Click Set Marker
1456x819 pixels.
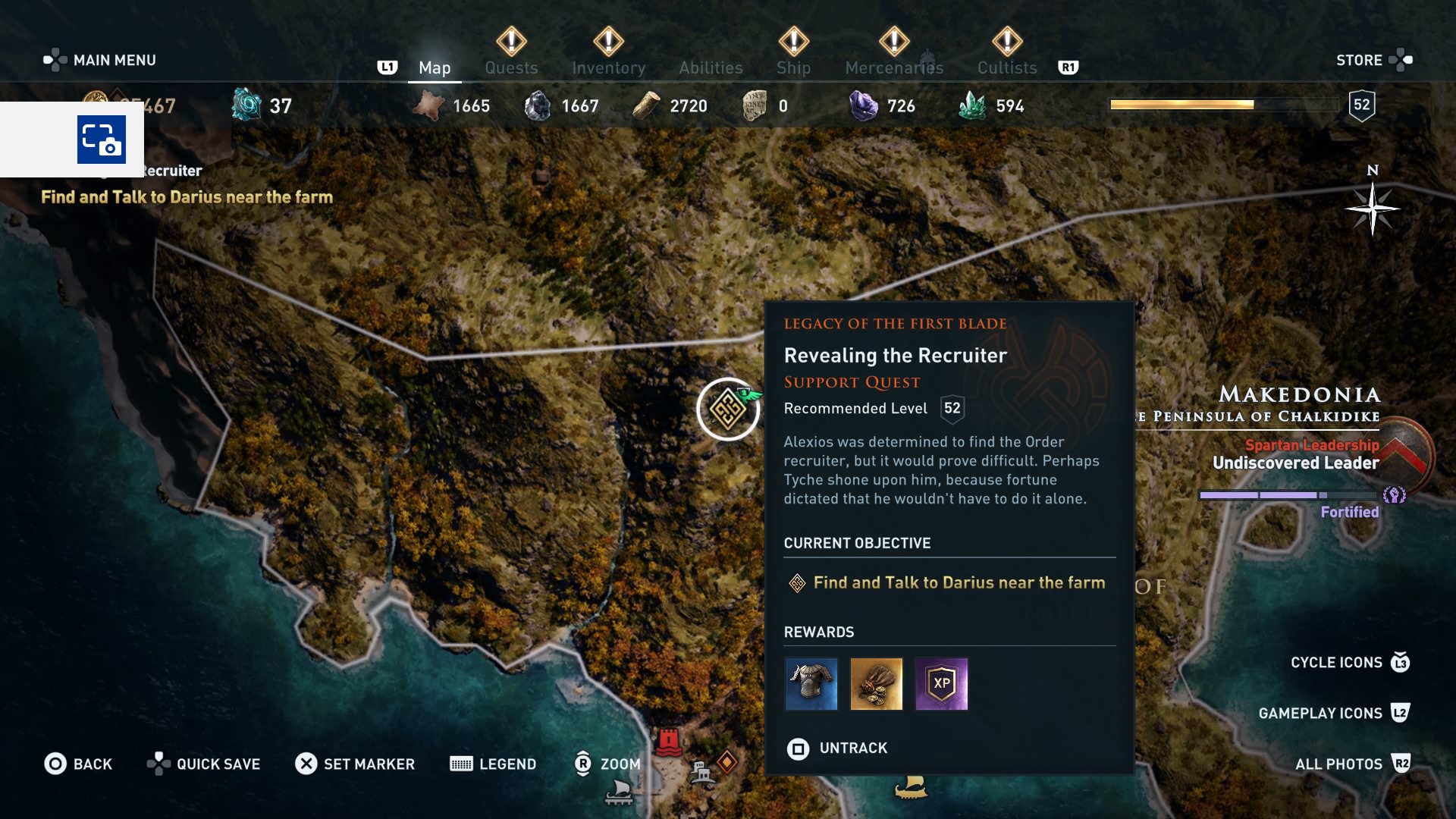355,764
